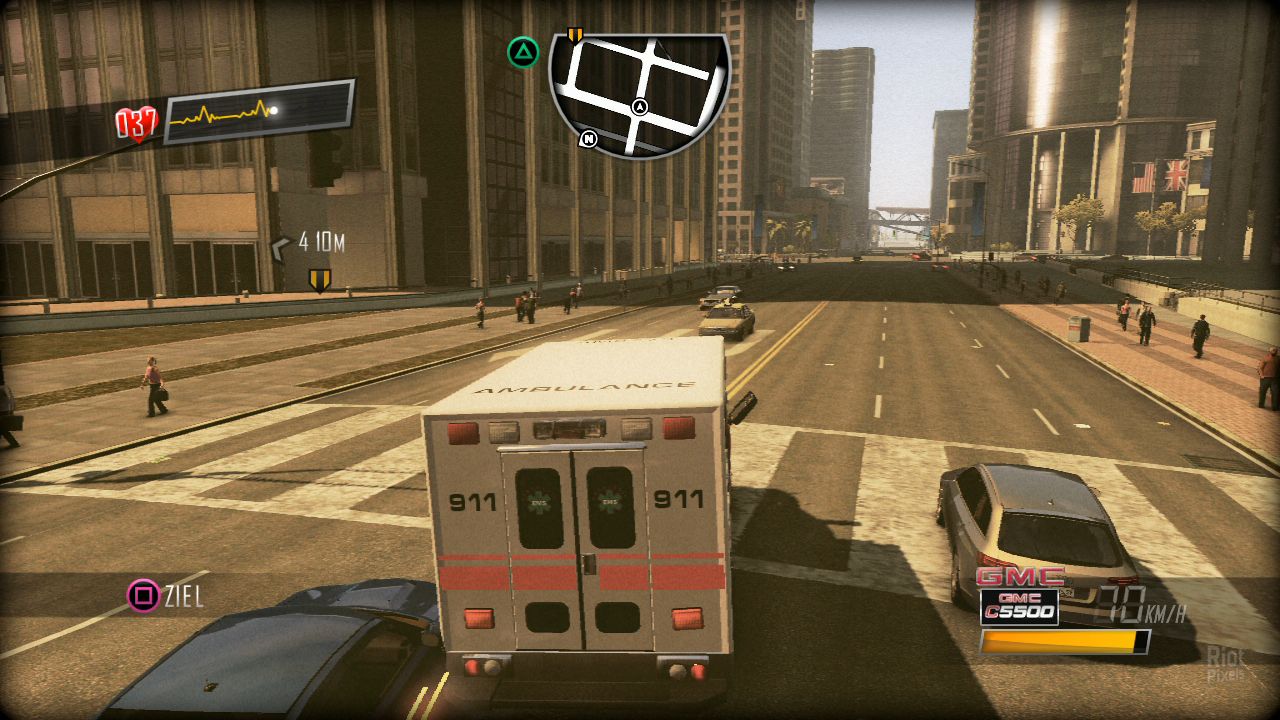The width and height of the screenshot is (1280, 720).
Task: Click the player arrow on the minimap
Action: 640,107
